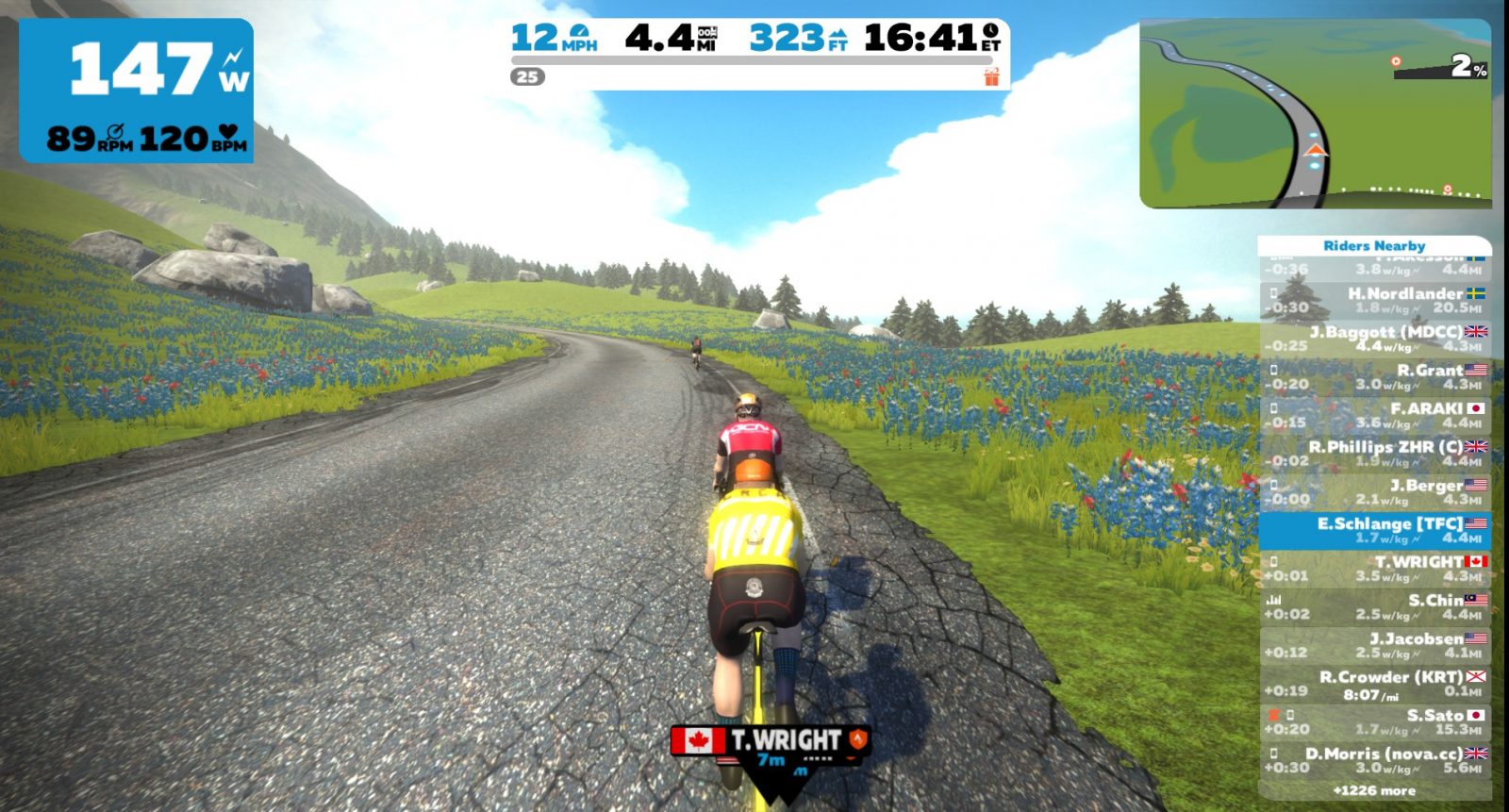Choose J.Berger in the rider list
The width and height of the screenshot is (1509, 812).
coord(1375,492)
